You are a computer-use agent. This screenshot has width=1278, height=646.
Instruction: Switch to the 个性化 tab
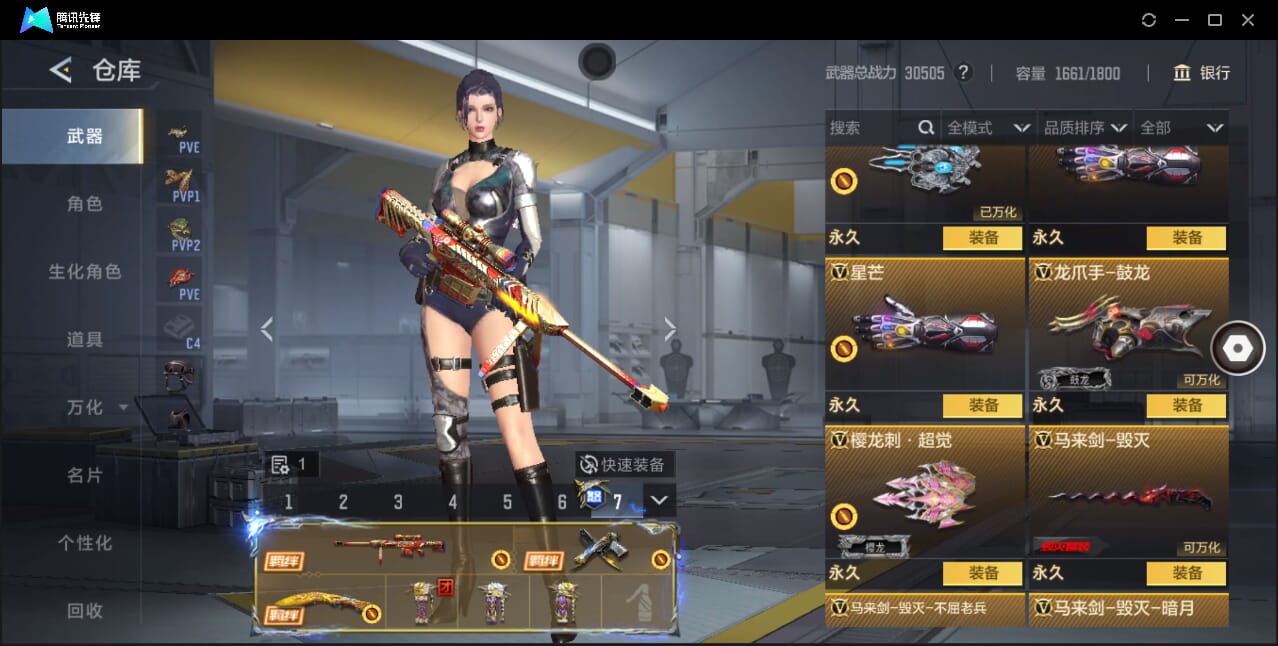click(85, 543)
